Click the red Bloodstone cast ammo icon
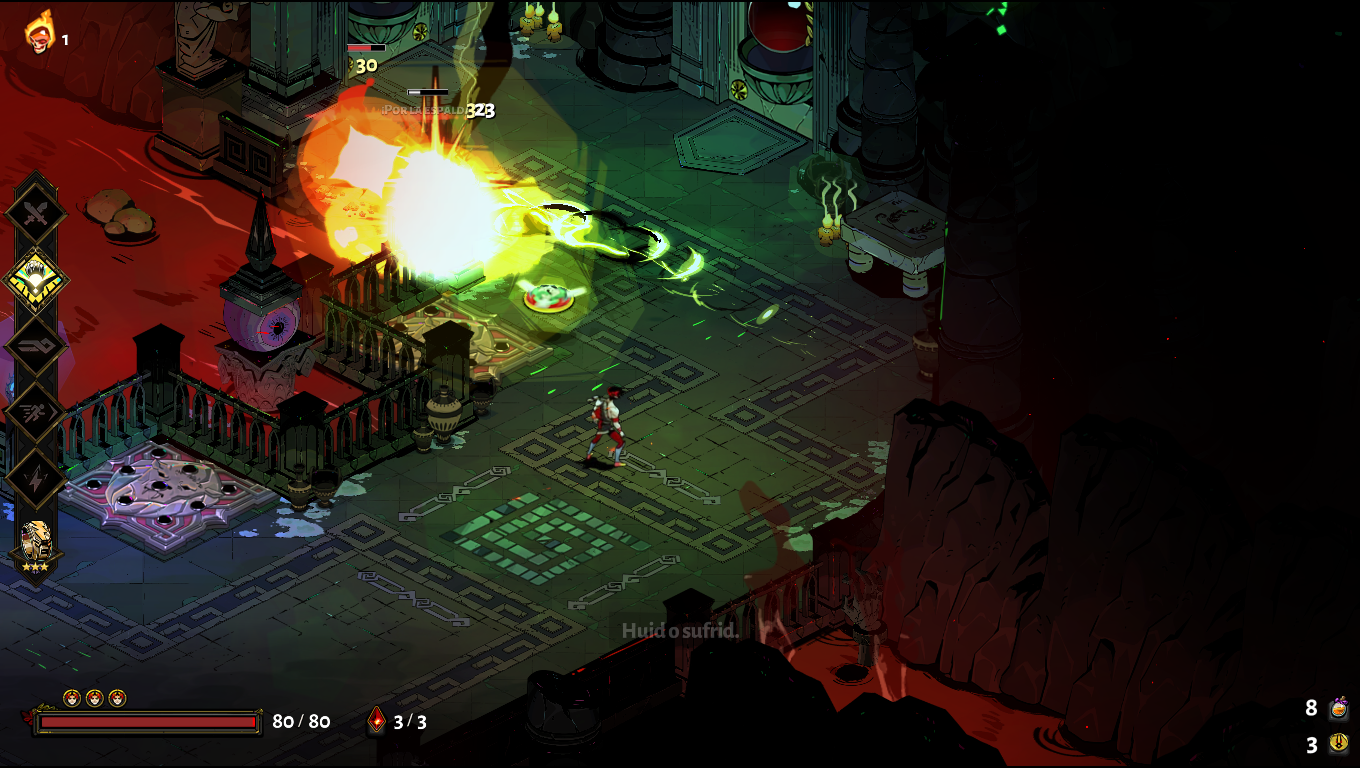Image resolution: width=1360 pixels, height=768 pixels. tap(377, 720)
